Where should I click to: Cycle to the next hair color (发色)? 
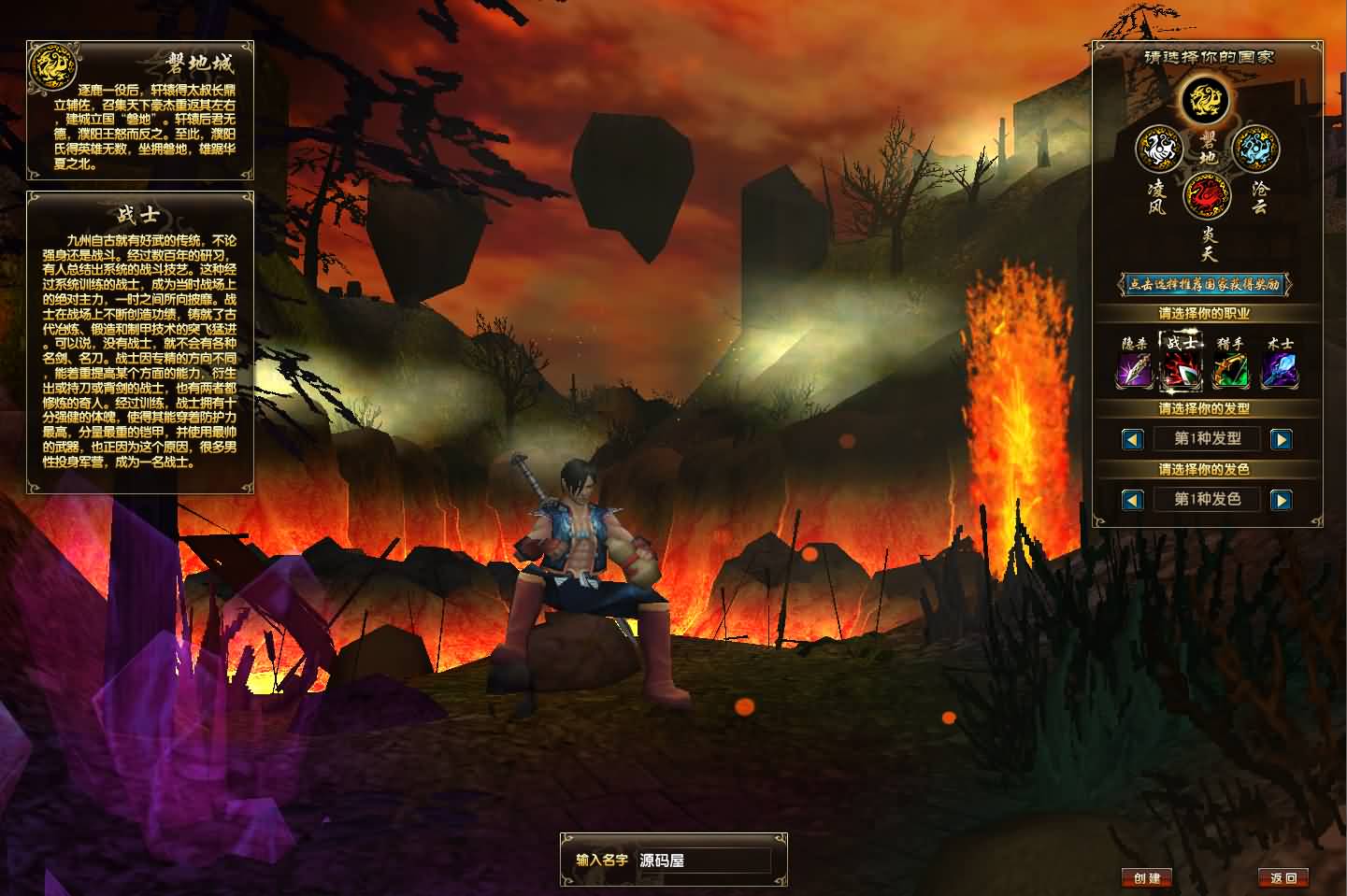1281,500
